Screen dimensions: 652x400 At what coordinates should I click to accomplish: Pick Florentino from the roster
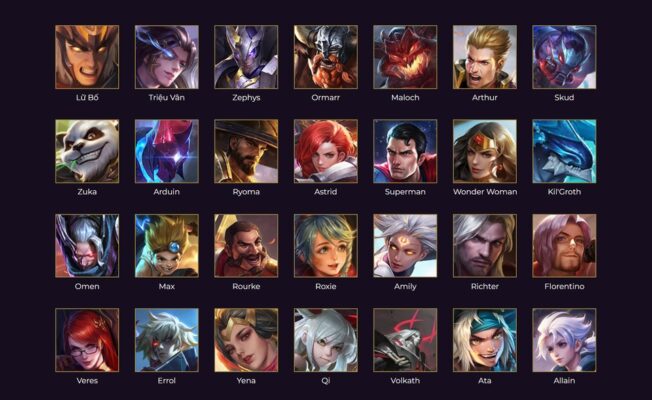tap(564, 245)
